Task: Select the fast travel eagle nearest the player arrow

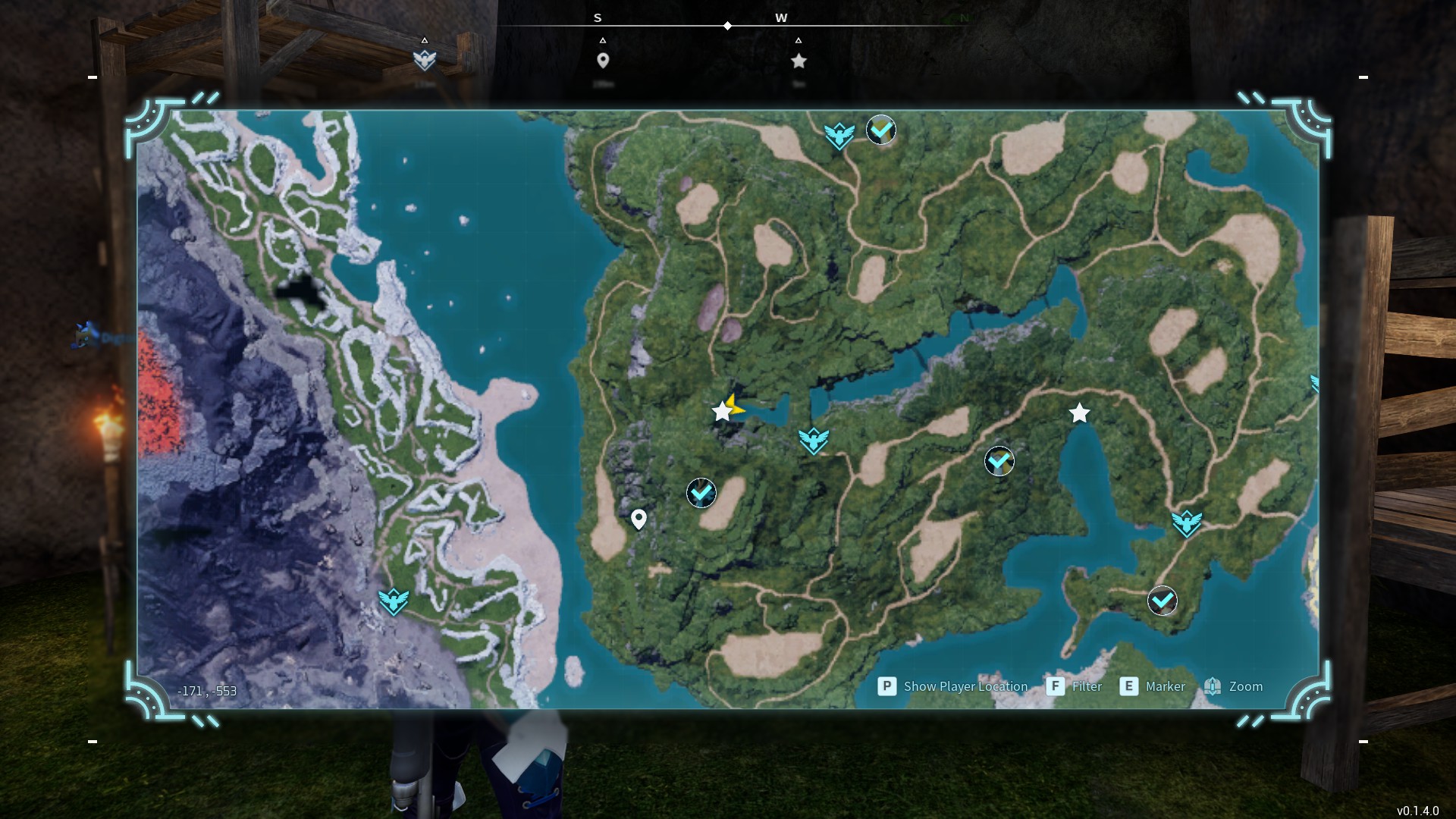Action: click(x=813, y=440)
